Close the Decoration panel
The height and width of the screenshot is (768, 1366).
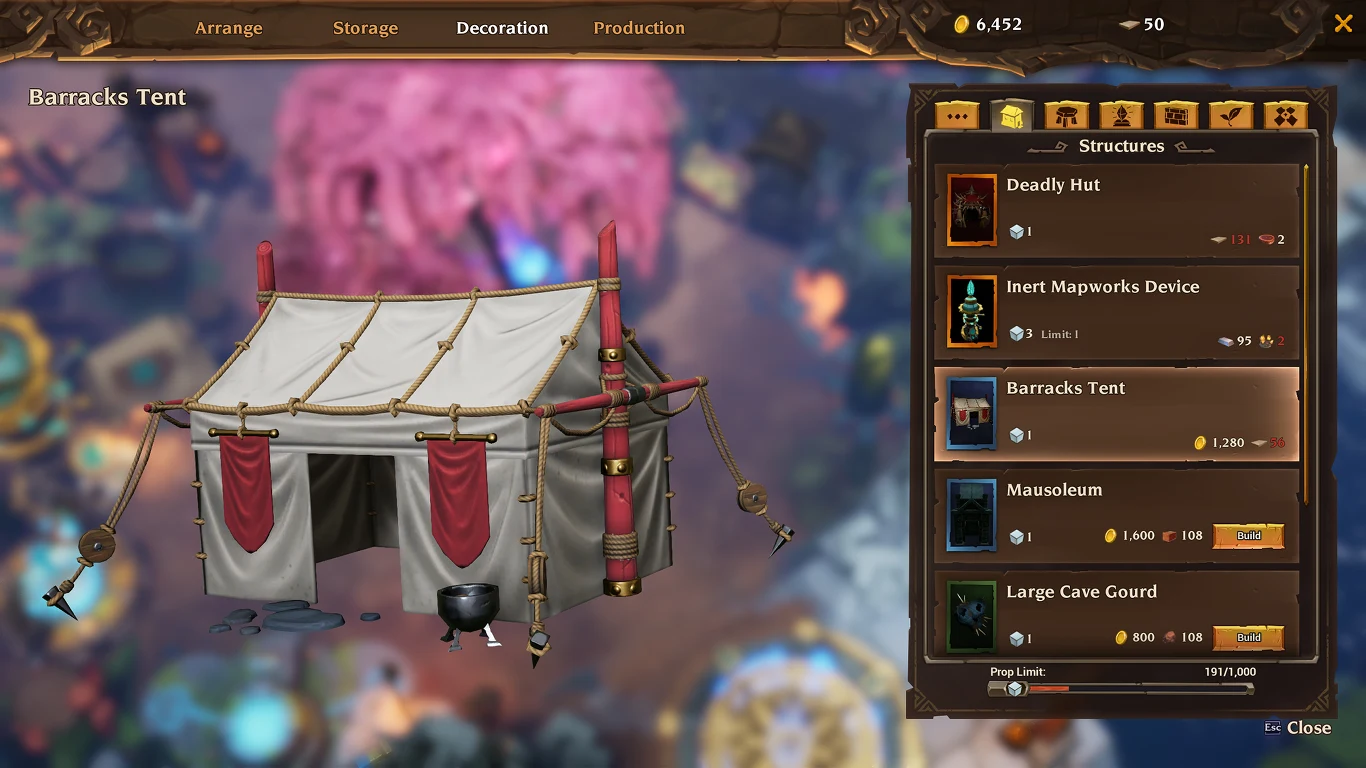1344,23
